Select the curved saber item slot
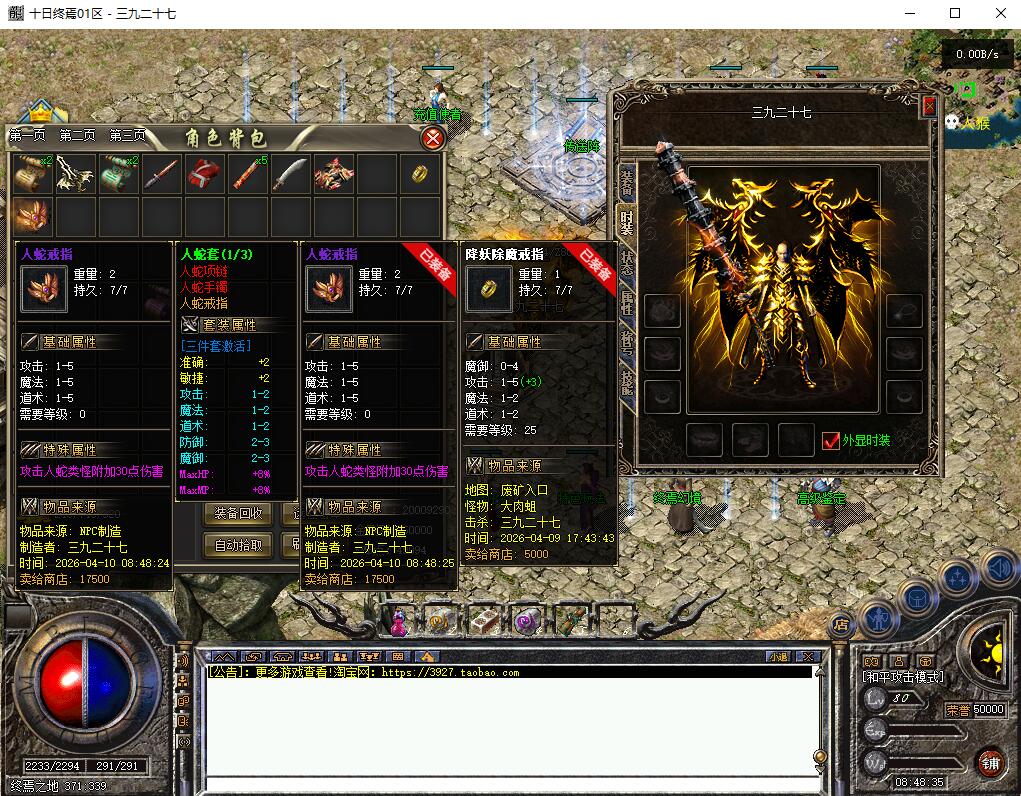The height and width of the screenshot is (796, 1021). pos(290,174)
